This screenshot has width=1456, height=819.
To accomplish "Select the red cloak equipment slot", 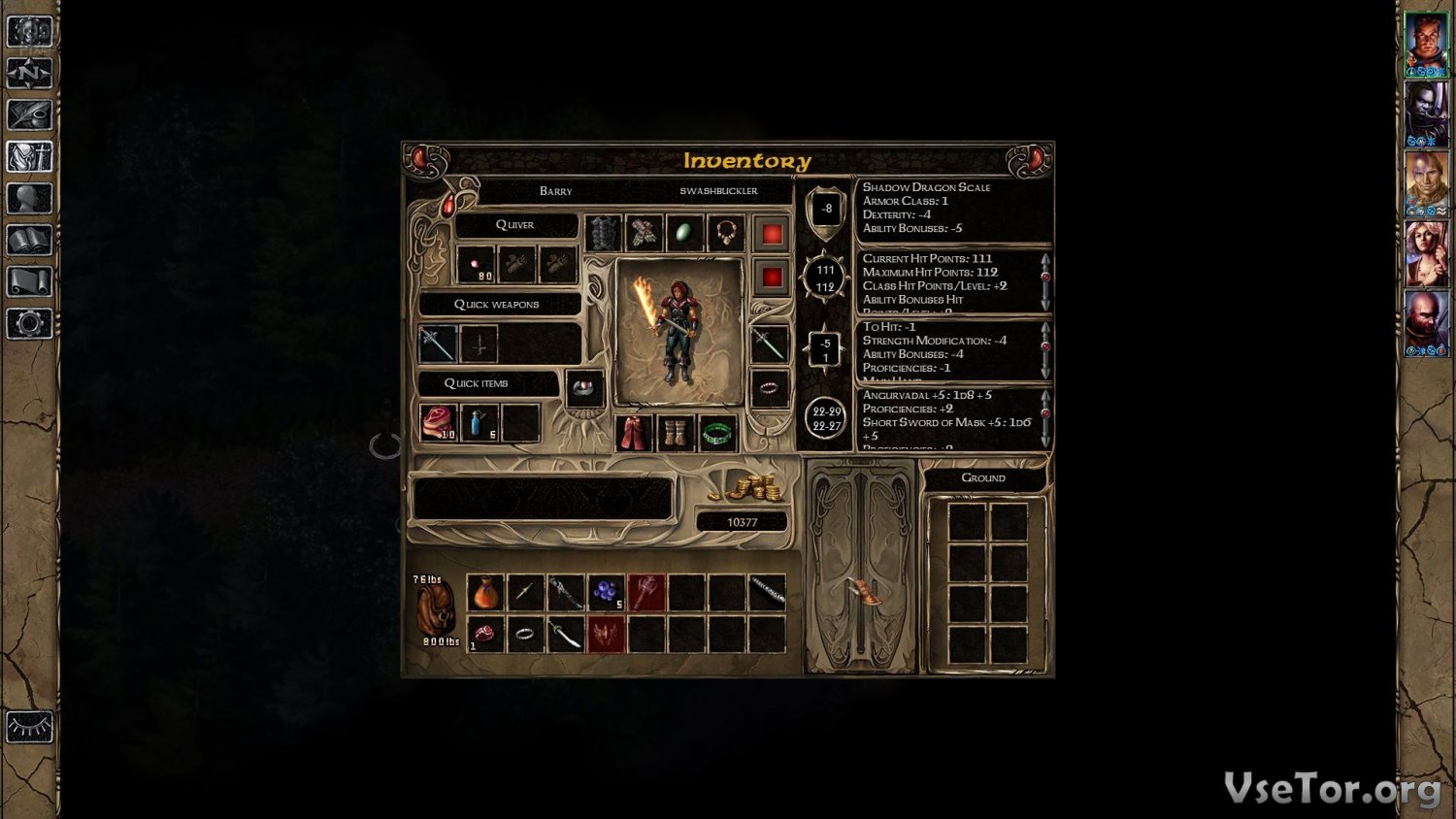I will pyautogui.click(x=634, y=433).
